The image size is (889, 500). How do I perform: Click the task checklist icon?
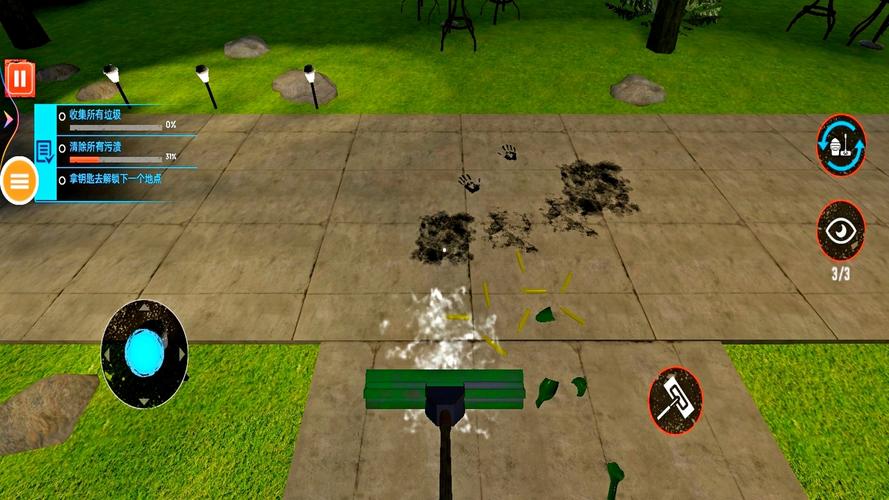coord(45,151)
